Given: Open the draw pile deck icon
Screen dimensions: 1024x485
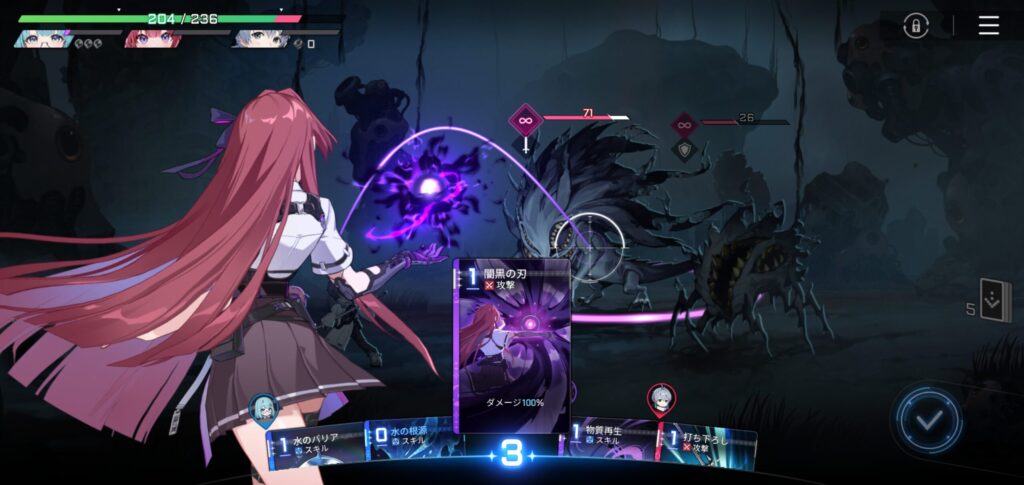Looking at the screenshot, I should coord(994,301).
